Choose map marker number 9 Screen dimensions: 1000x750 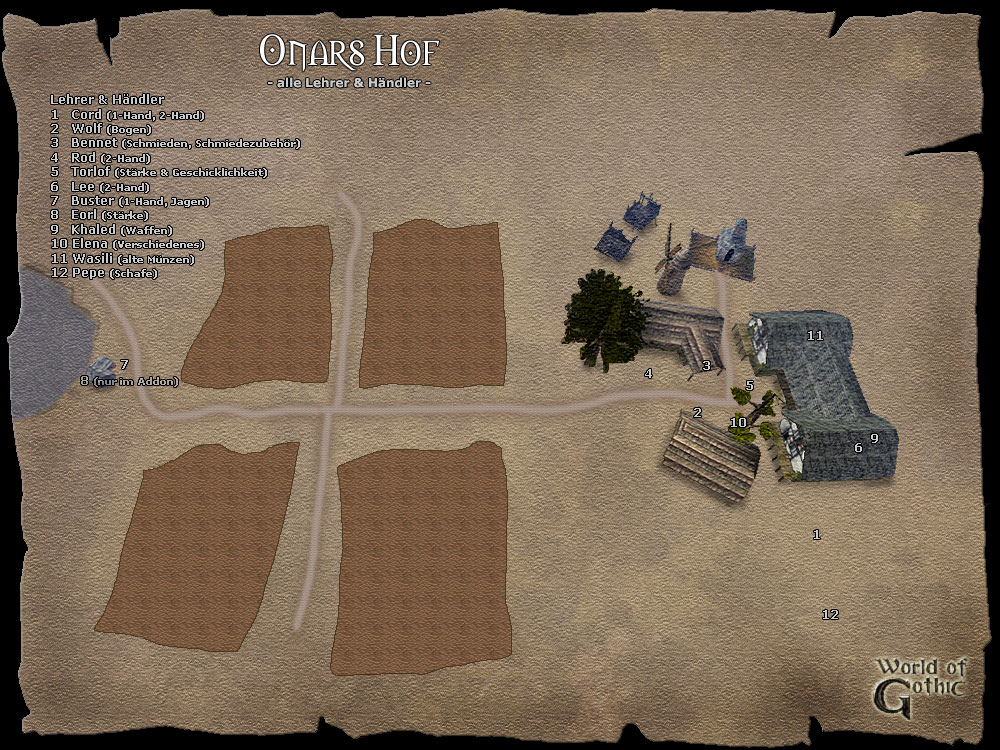click(x=874, y=438)
